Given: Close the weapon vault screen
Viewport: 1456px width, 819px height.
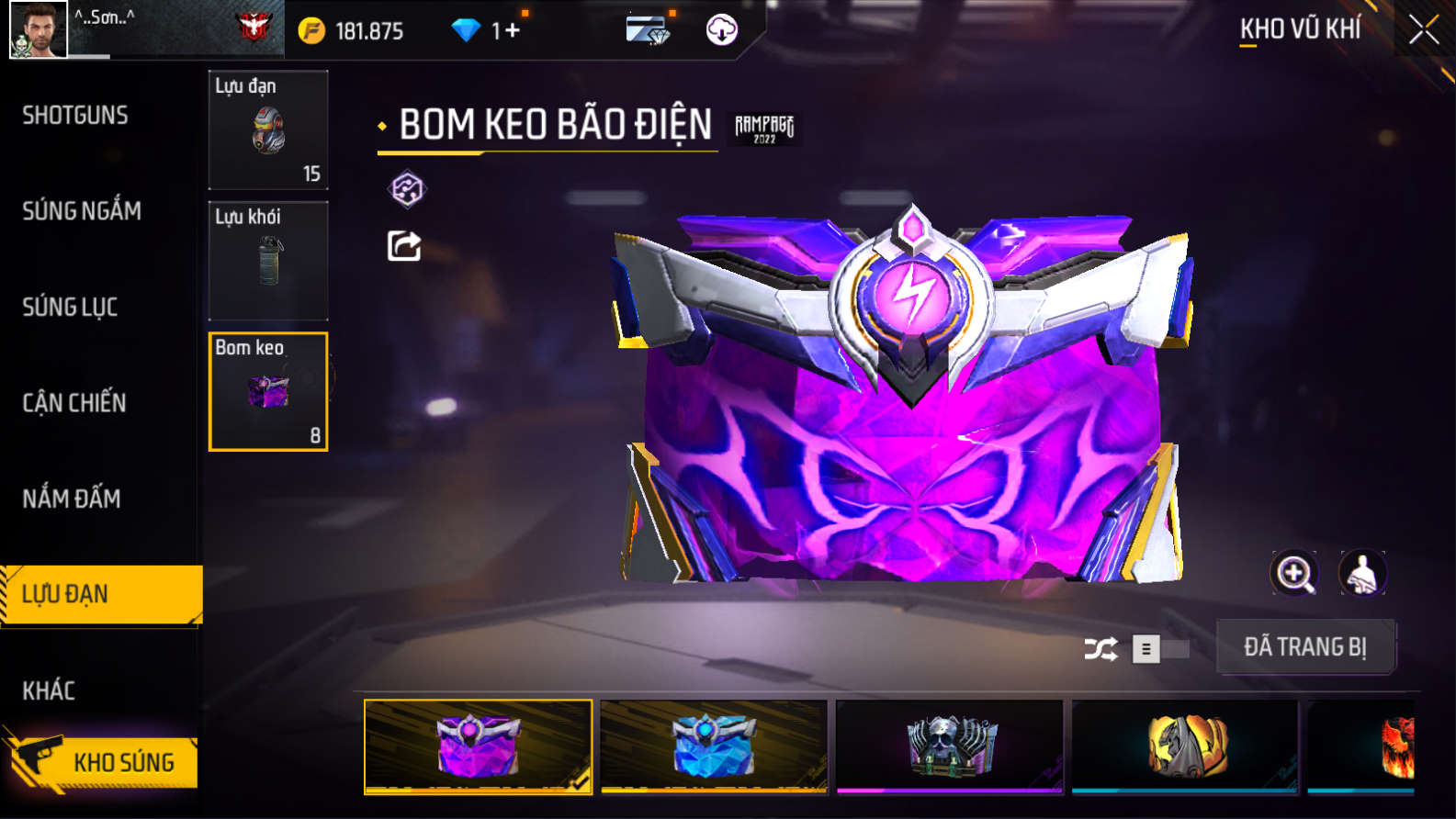Looking at the screenshot, I should tap(1423, 30).
